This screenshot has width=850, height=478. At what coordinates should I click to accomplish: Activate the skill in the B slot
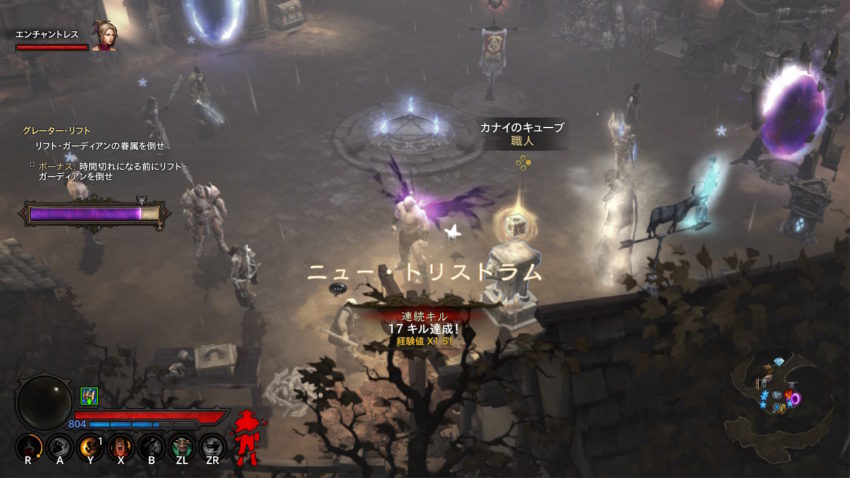click(151, 447)
